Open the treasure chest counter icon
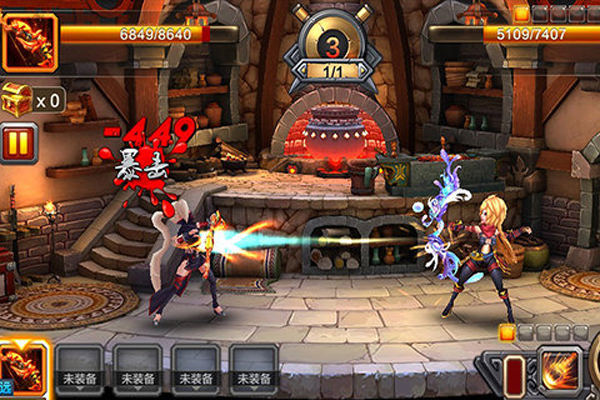This screenshot has width=600, height=400. pos(17,98)
